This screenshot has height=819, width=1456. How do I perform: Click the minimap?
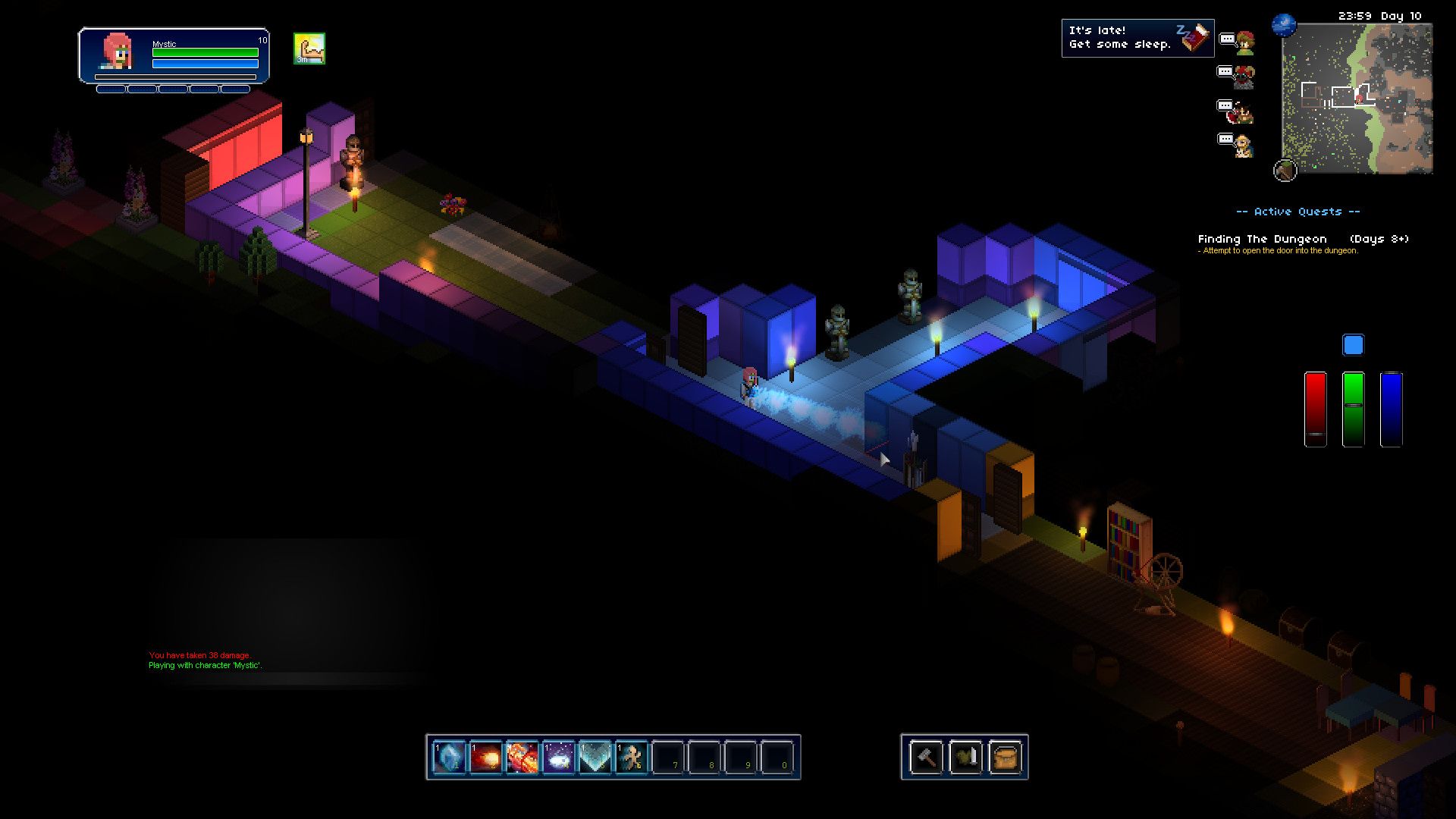pyautogui.click(x=1357, y=99)
